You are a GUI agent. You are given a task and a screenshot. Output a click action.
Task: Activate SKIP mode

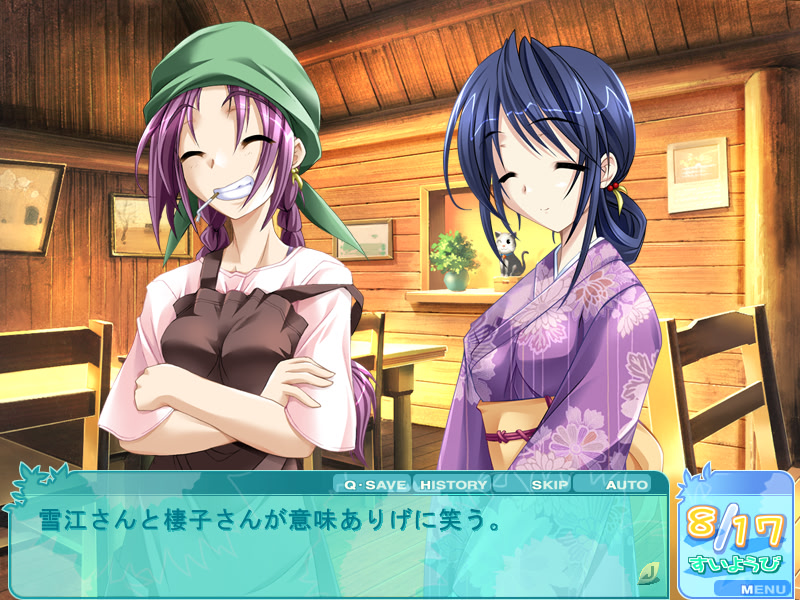pos(549,485)
